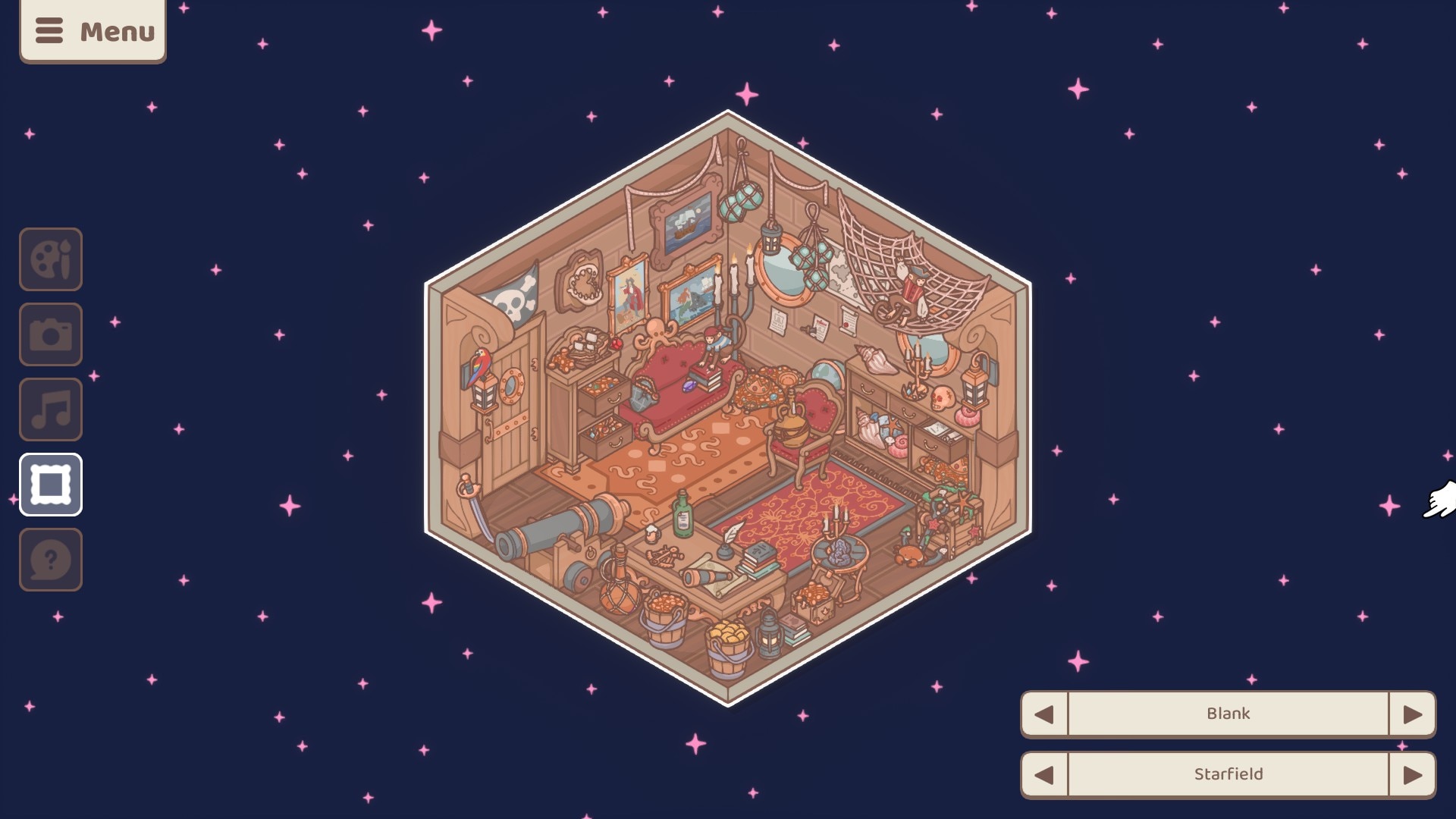
Task: Switch Starfield to previous background
Action: (x=1044, y=774)
